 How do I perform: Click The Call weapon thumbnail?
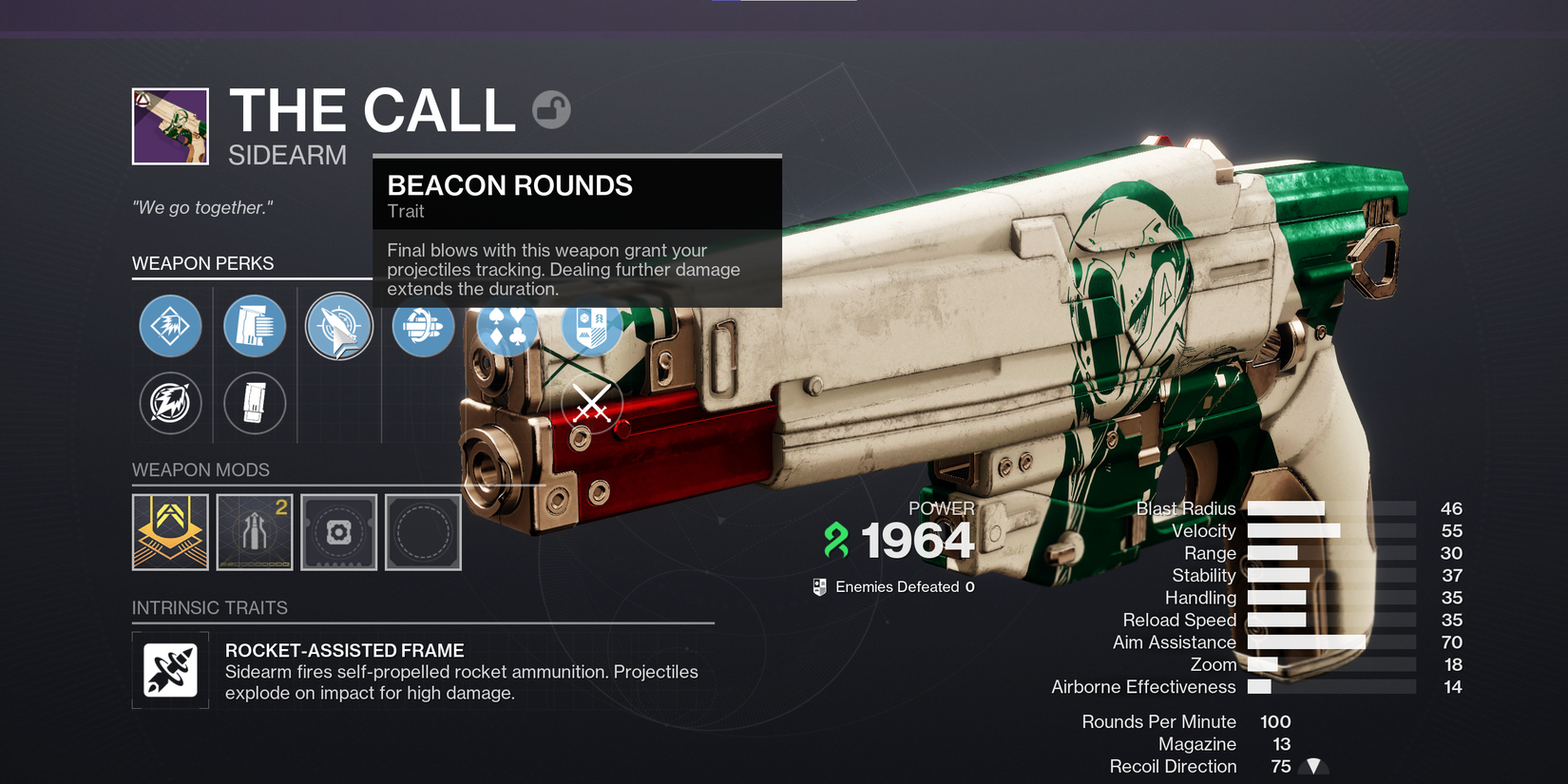(170, 126)
